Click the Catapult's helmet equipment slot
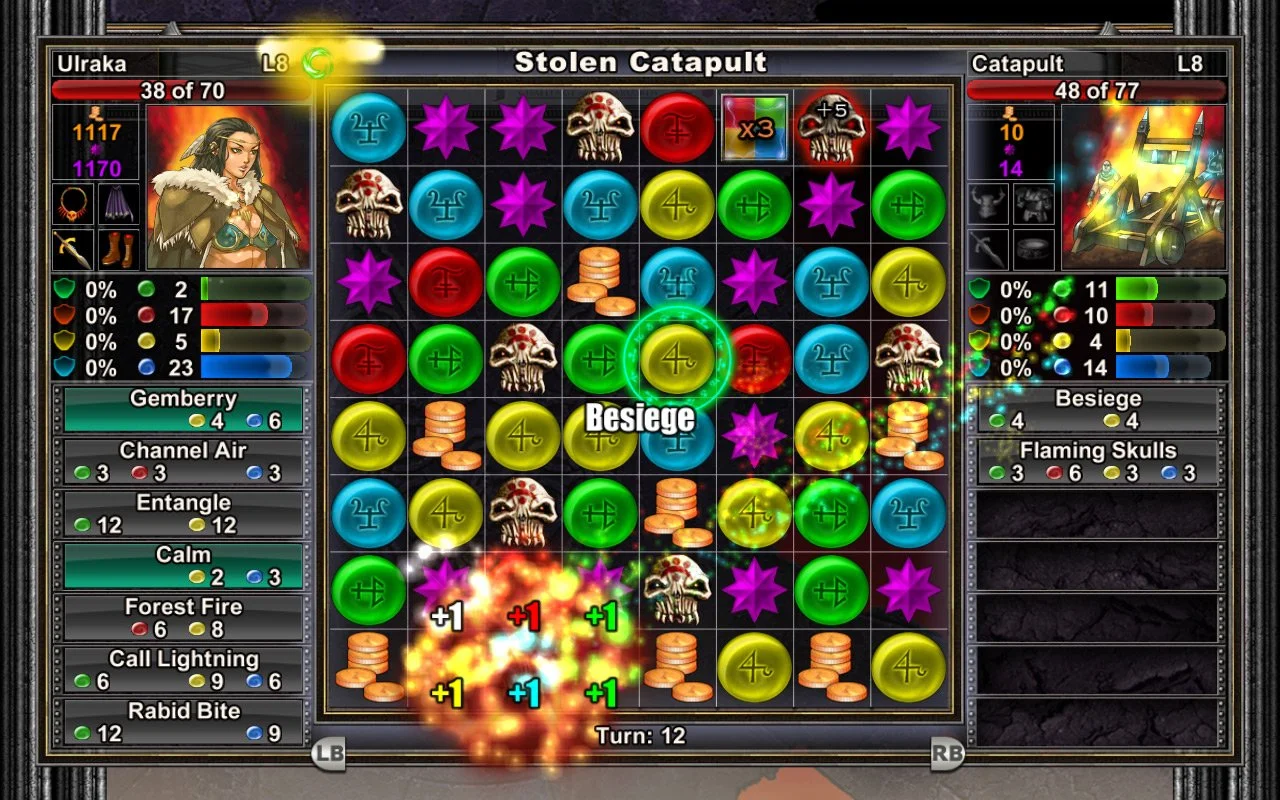The image size is (1280, 800). coord(988,205)
